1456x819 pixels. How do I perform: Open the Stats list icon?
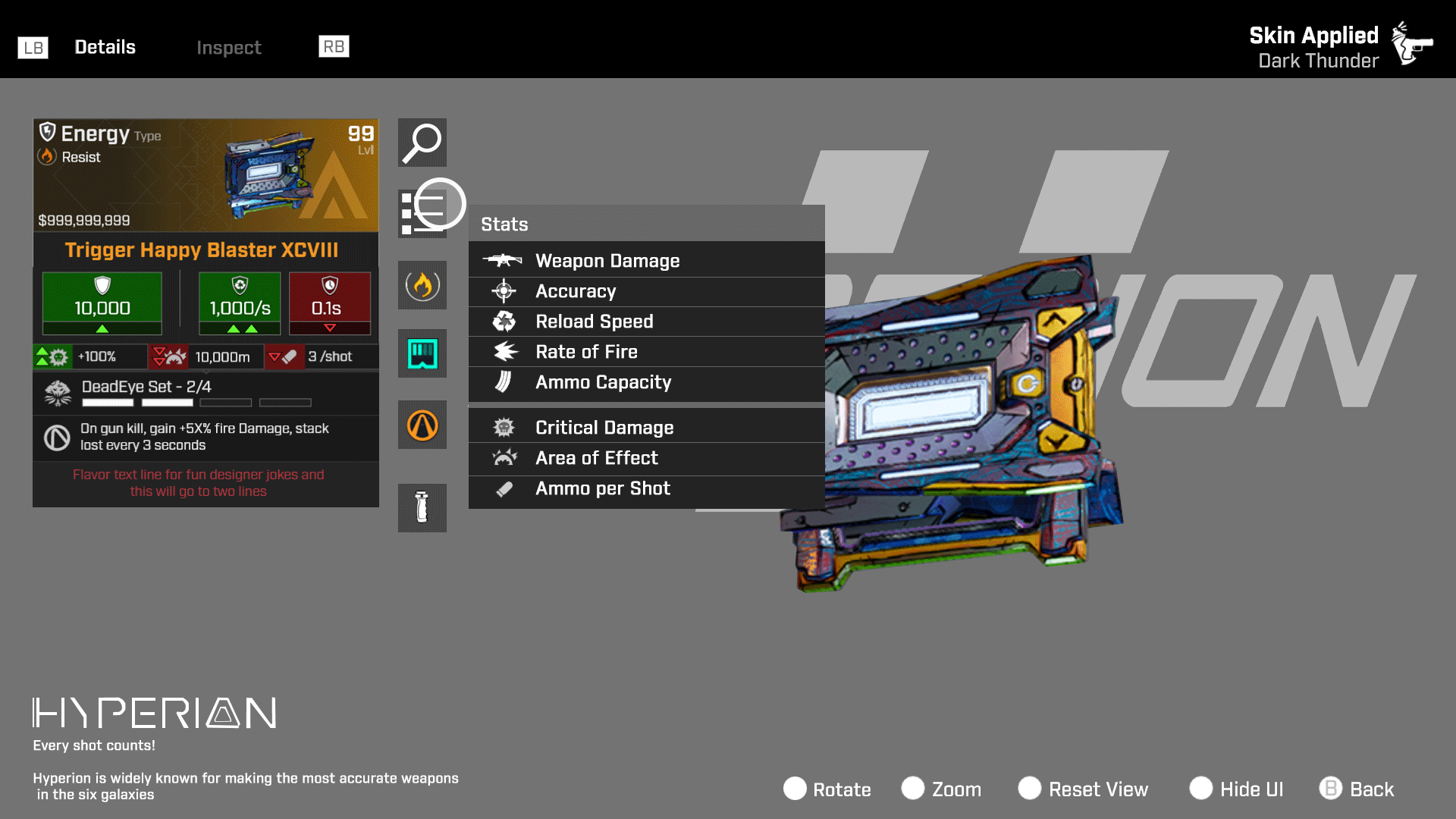click(x=422, y=214)
